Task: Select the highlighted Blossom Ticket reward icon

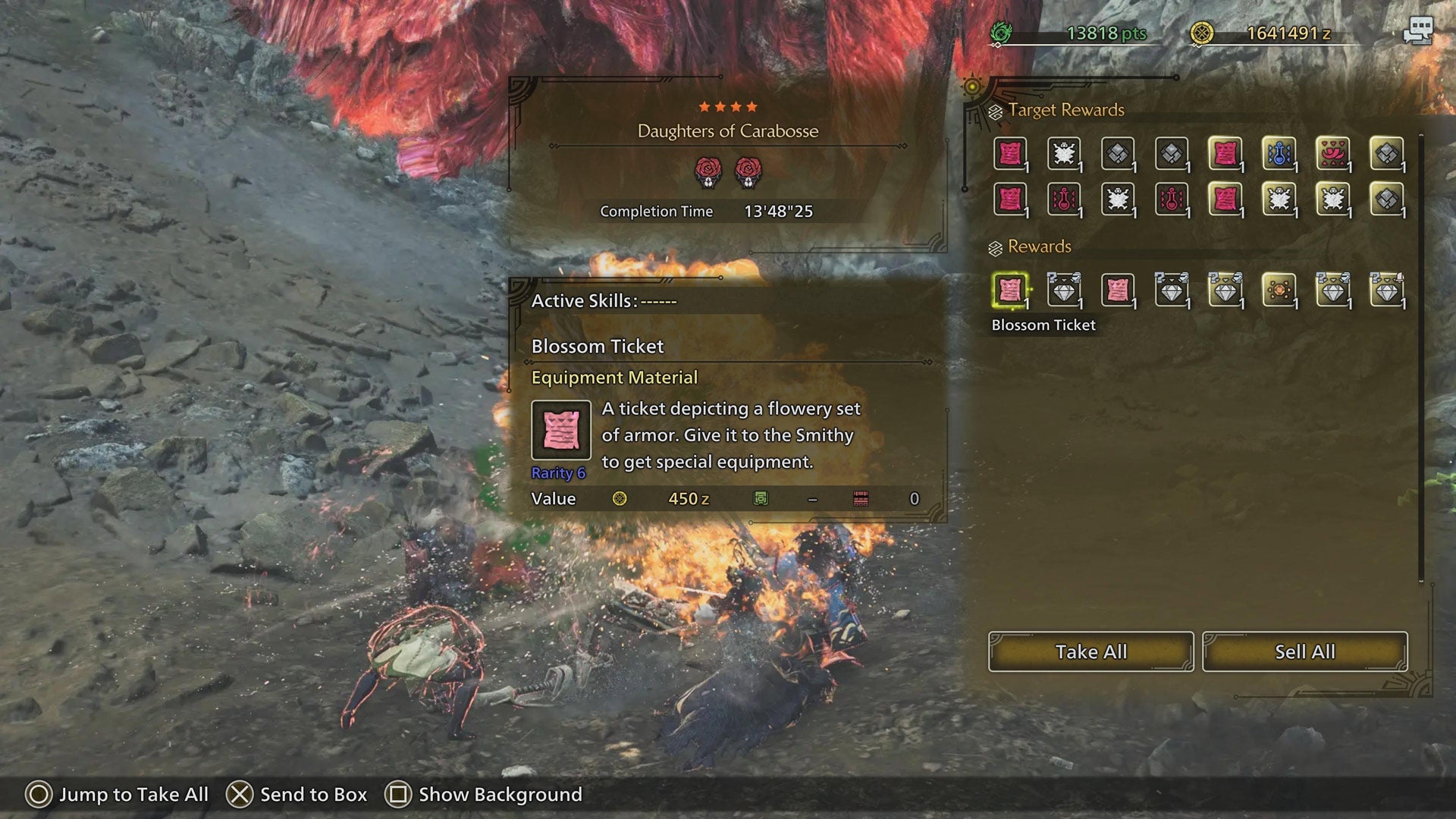Action: click(1011, 290)
